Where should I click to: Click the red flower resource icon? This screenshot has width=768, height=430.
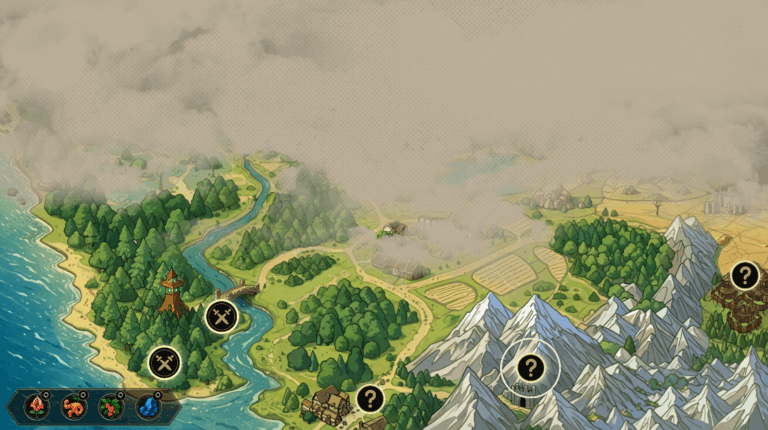pos(37,406)
